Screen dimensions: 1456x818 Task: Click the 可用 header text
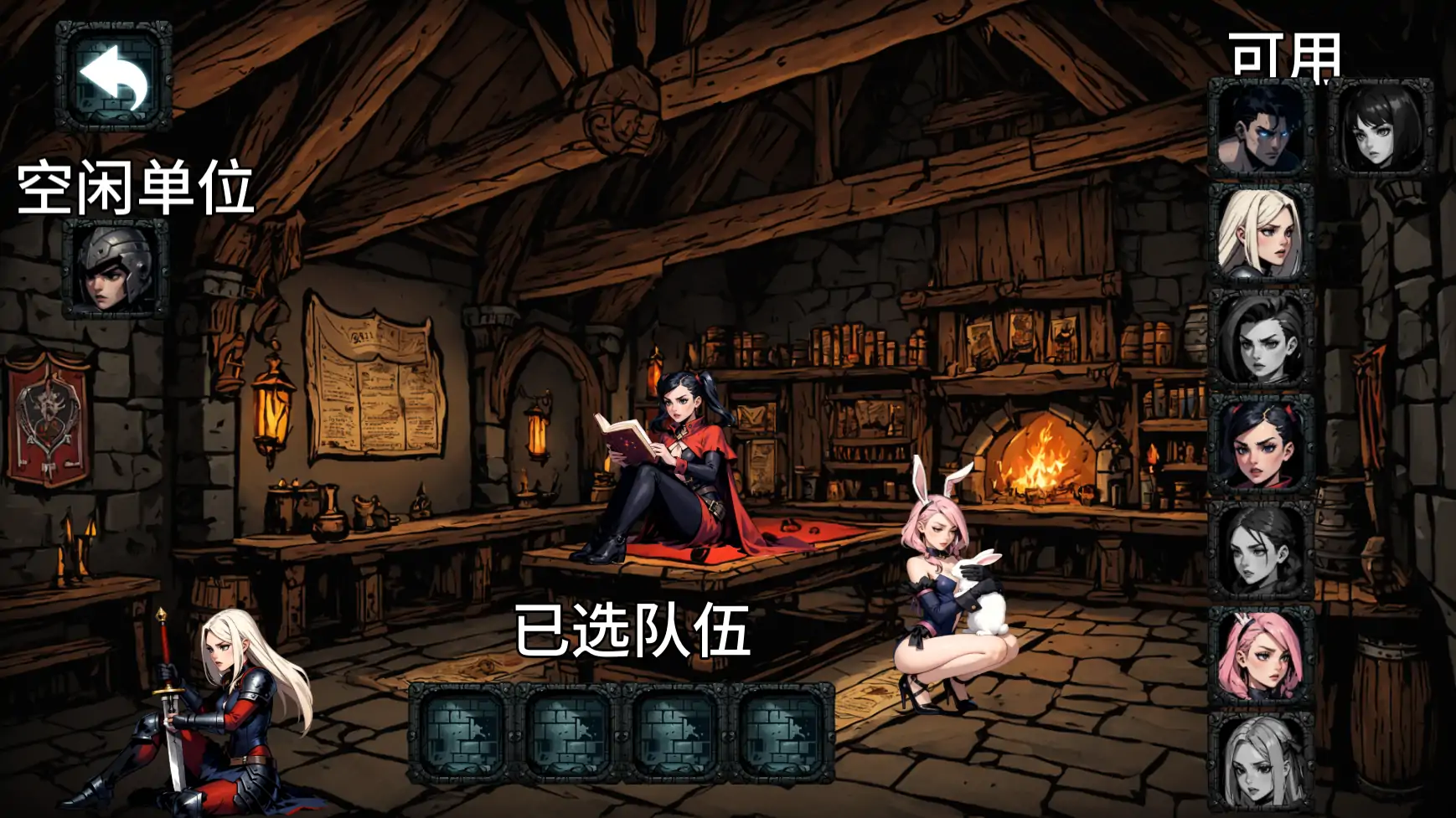tap(1285, 55)
